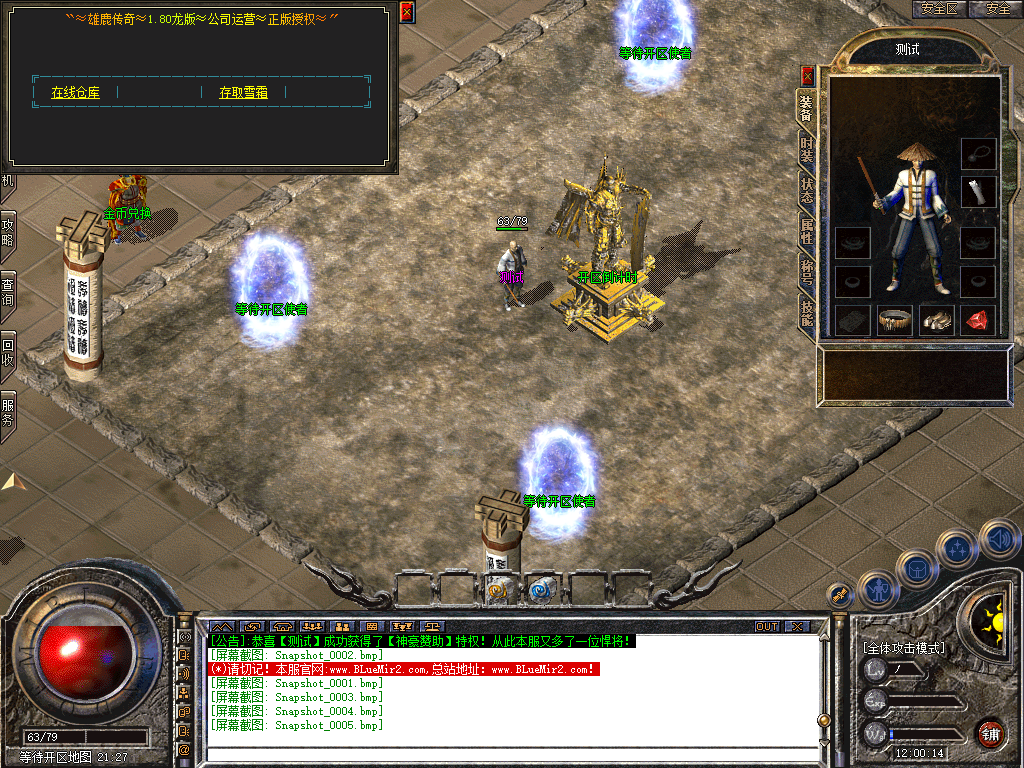Click the shoes equipment slot
1024x768 pixels.
(x=936, y=320)
